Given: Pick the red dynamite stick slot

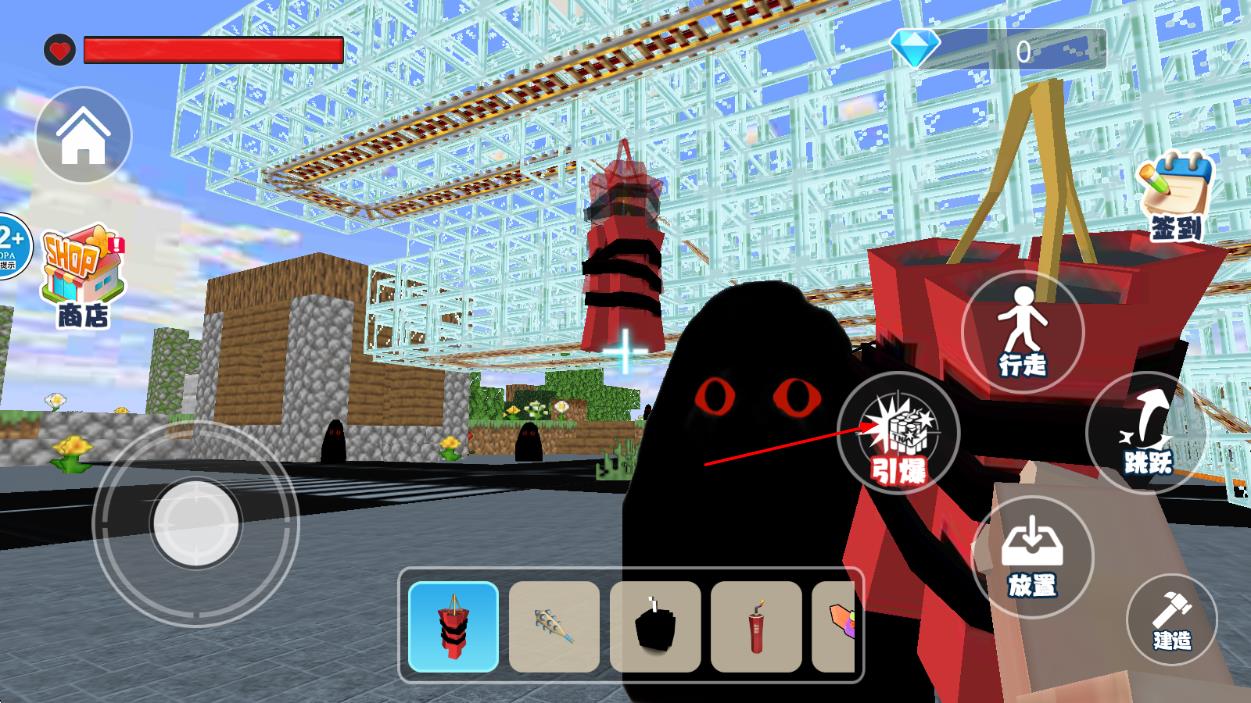Looking at the screenshot, I should [x=756, y=627].
